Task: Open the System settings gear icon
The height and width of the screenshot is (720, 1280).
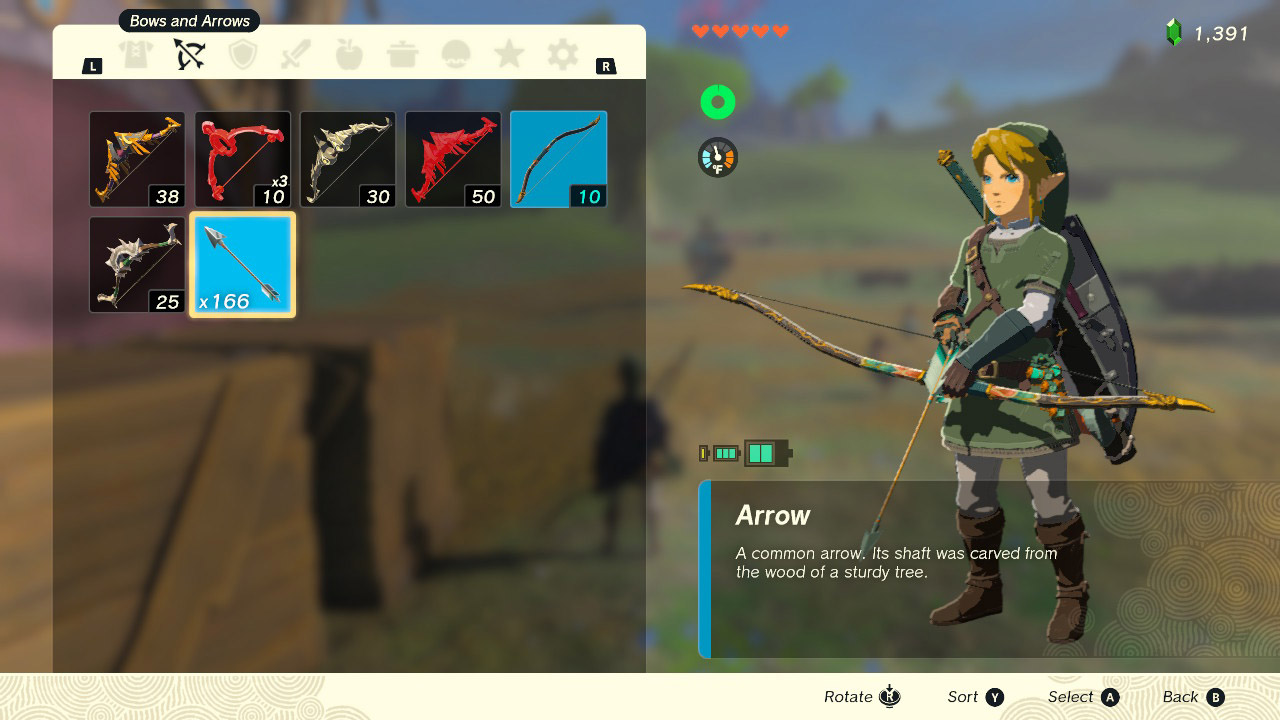Action: (x=561, y=55)
